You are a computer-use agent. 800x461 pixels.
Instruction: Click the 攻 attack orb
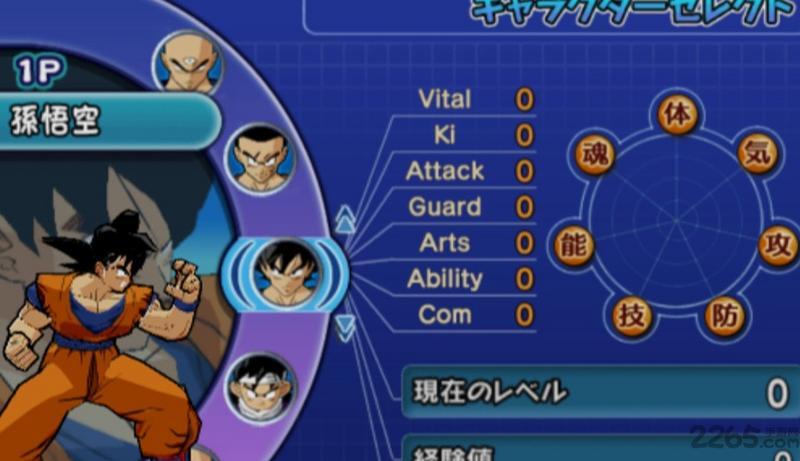[x=779, y=245]
